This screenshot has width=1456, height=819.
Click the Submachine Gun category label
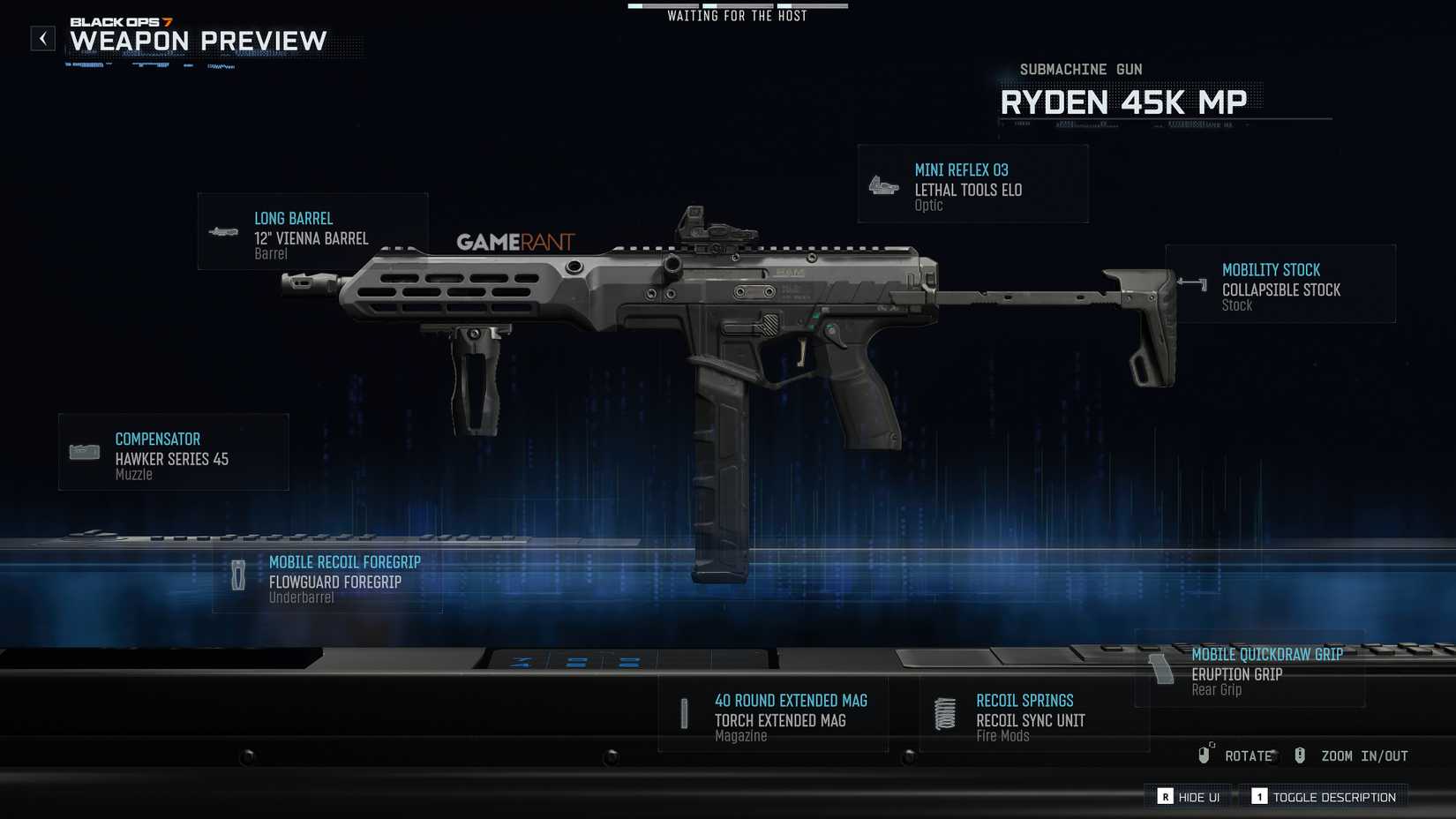tap(1081, 69)
